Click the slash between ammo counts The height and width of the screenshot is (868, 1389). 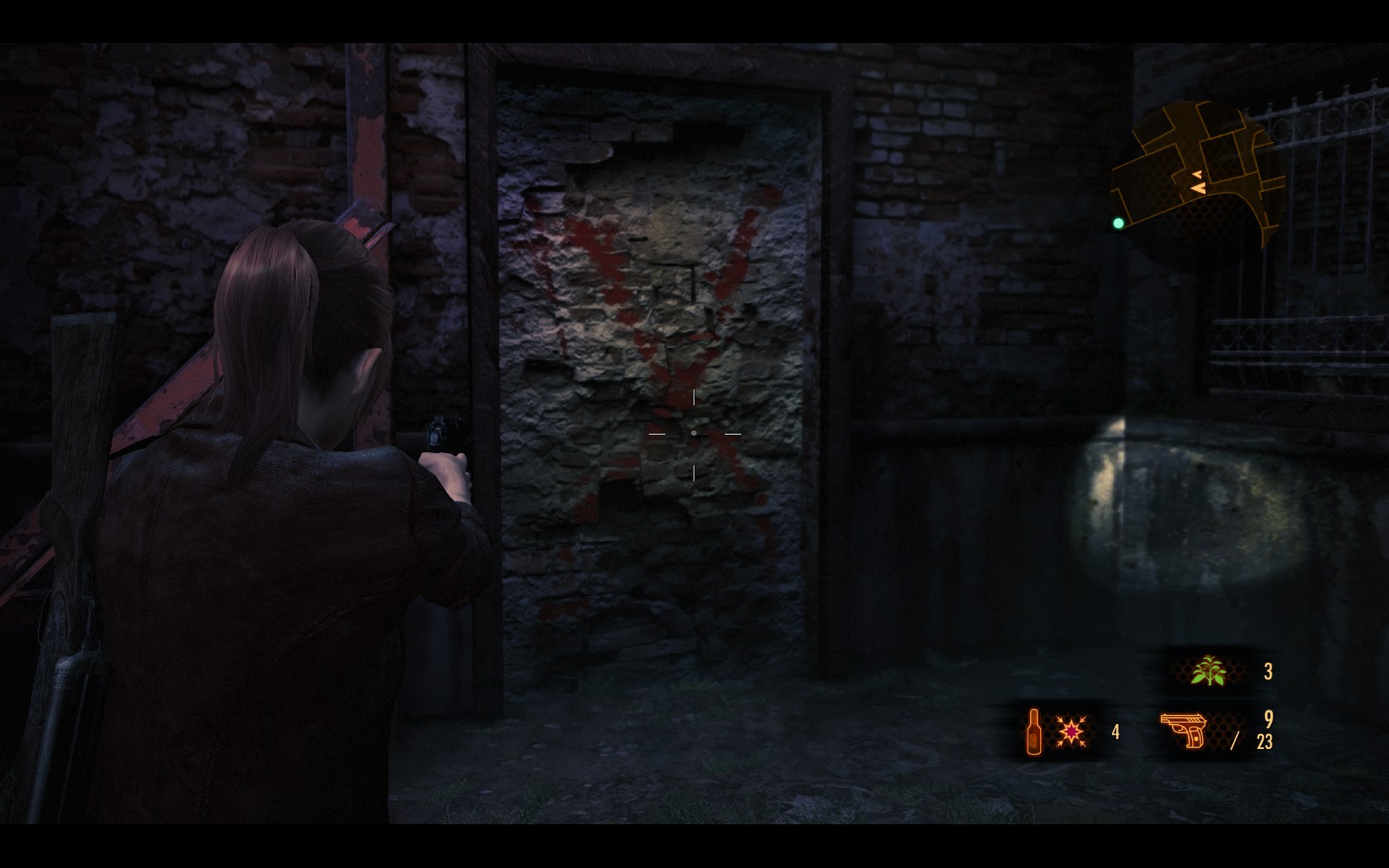click(1236, 741)
